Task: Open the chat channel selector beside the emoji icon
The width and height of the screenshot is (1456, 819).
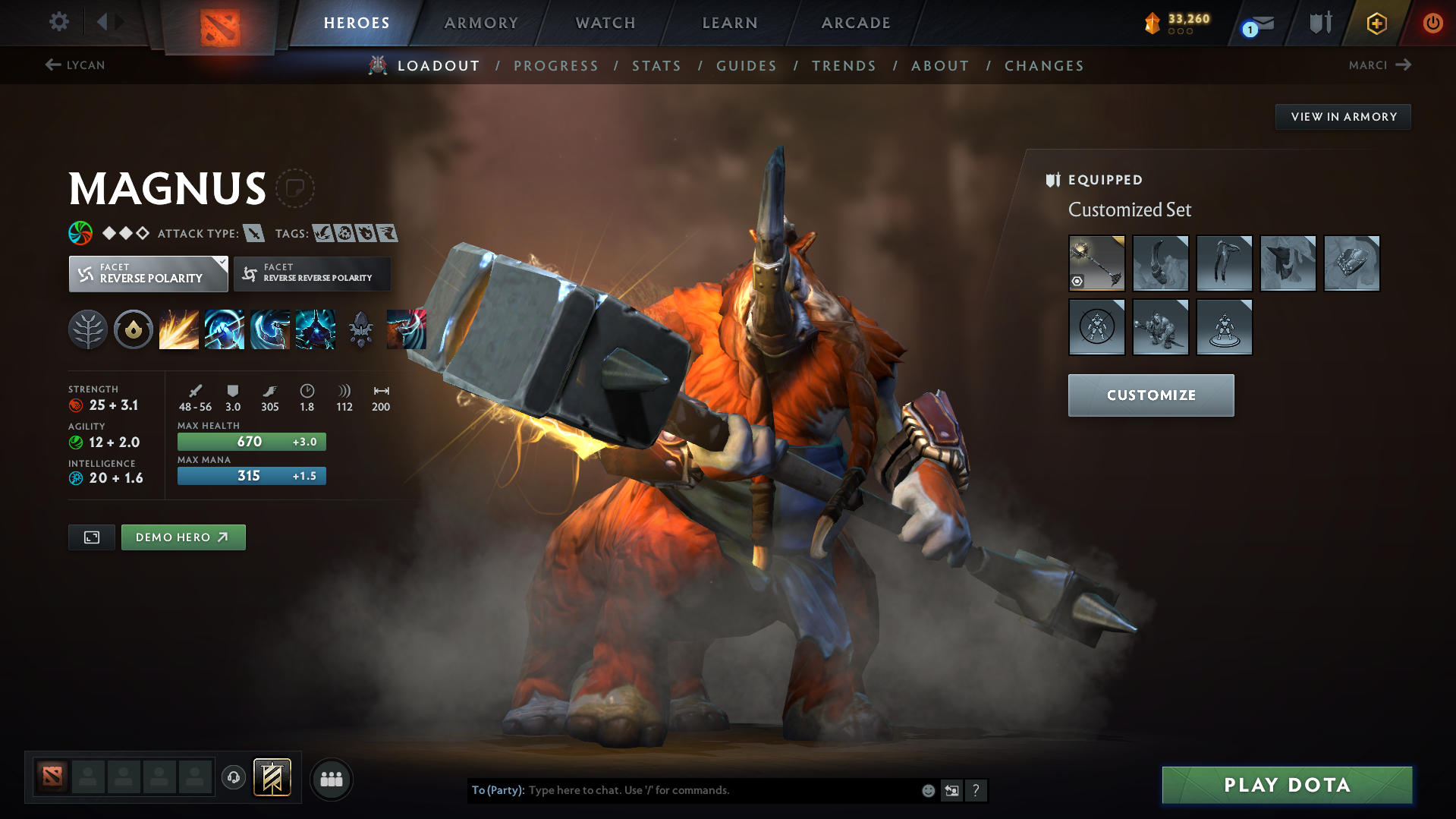Action: [x=952, y=790]
